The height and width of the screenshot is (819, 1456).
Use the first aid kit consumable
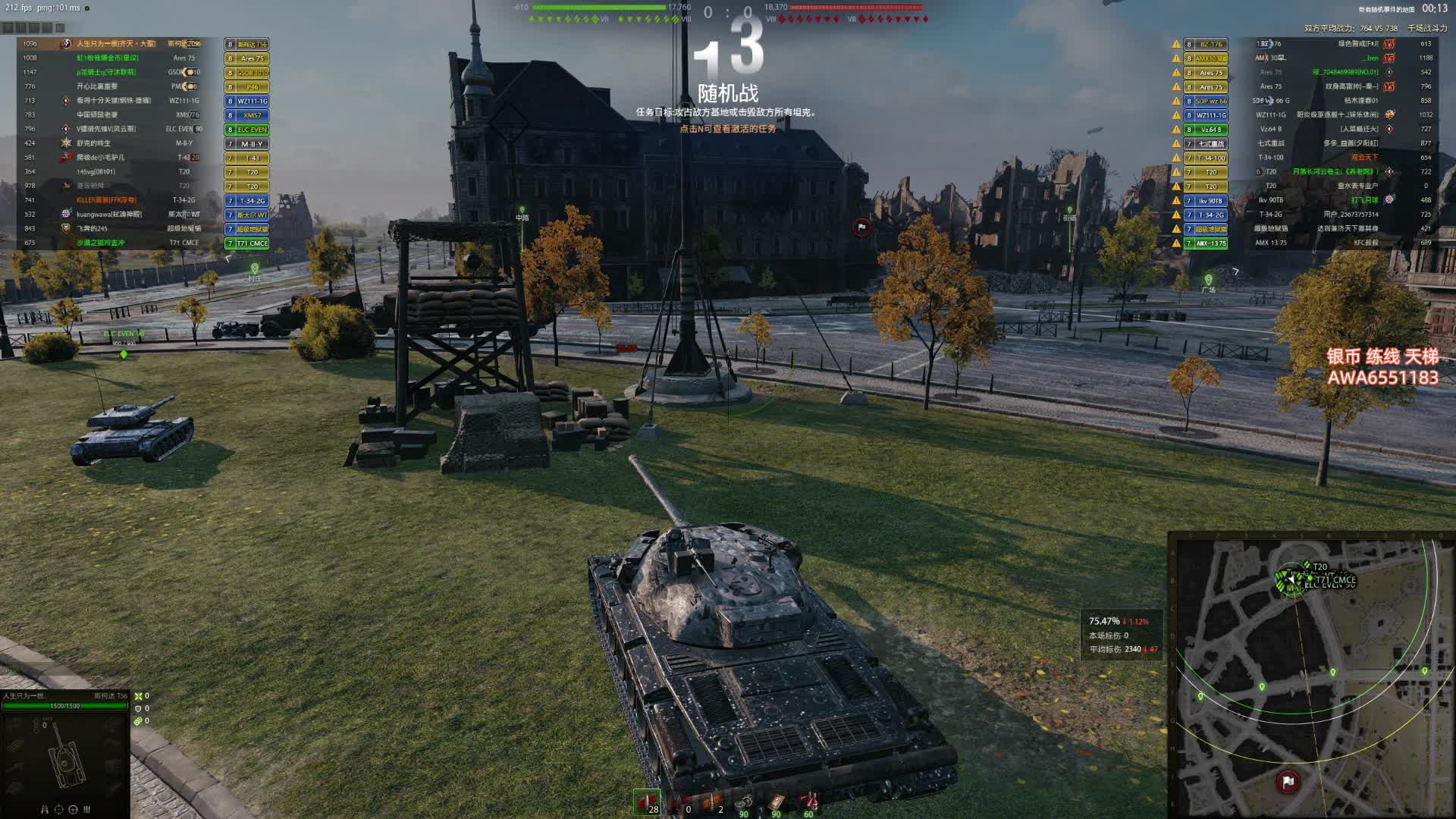pyautogui.click(x=777, y=803)
